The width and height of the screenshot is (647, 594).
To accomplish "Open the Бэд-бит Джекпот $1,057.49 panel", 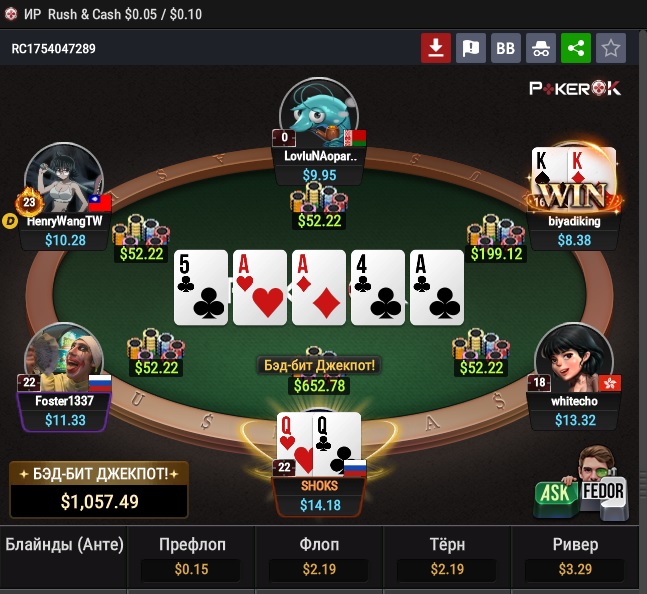I will click(x=99, y=489).
